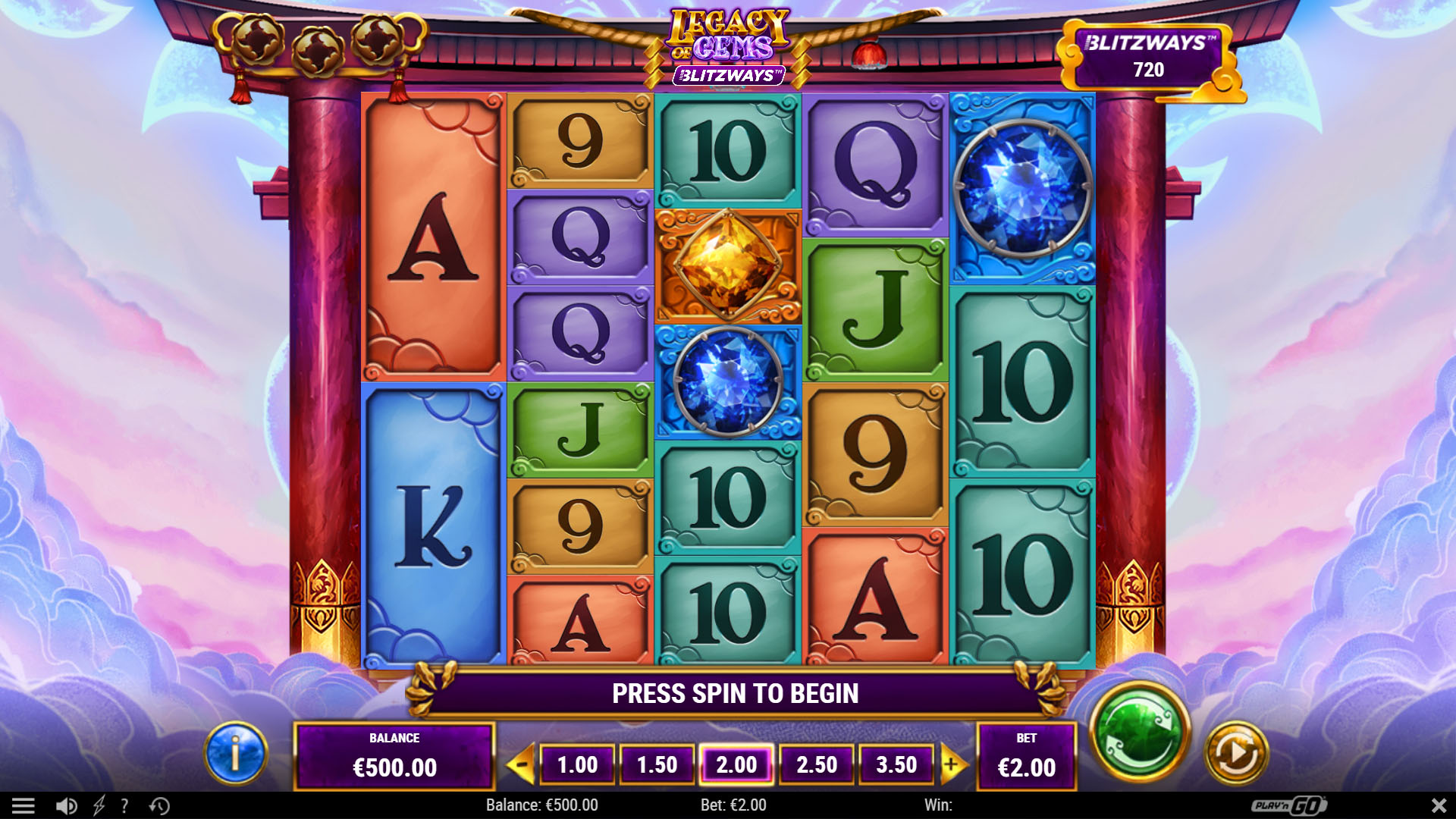The image size is (1456, 819).
Task: Select the 1.50 bet slider value
Action: (x=657, y=764)
